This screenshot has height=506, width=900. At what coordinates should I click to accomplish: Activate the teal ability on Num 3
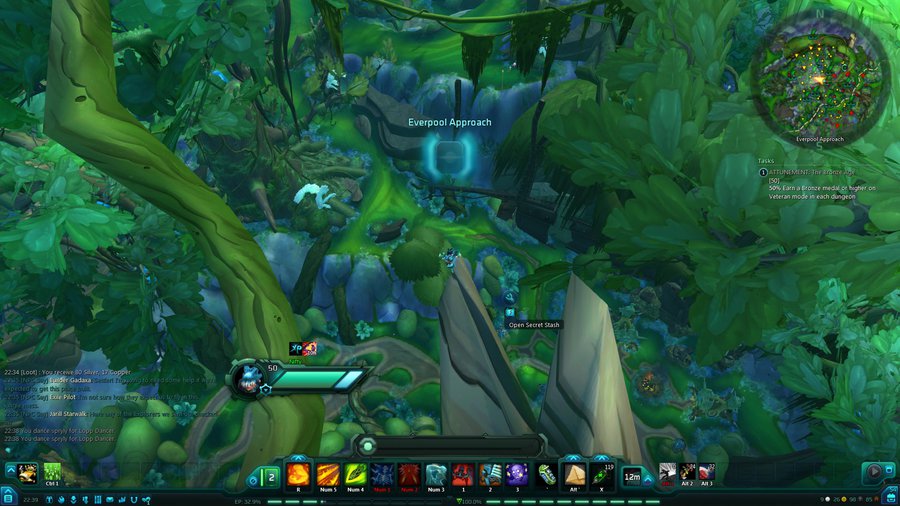pos(435,474)
